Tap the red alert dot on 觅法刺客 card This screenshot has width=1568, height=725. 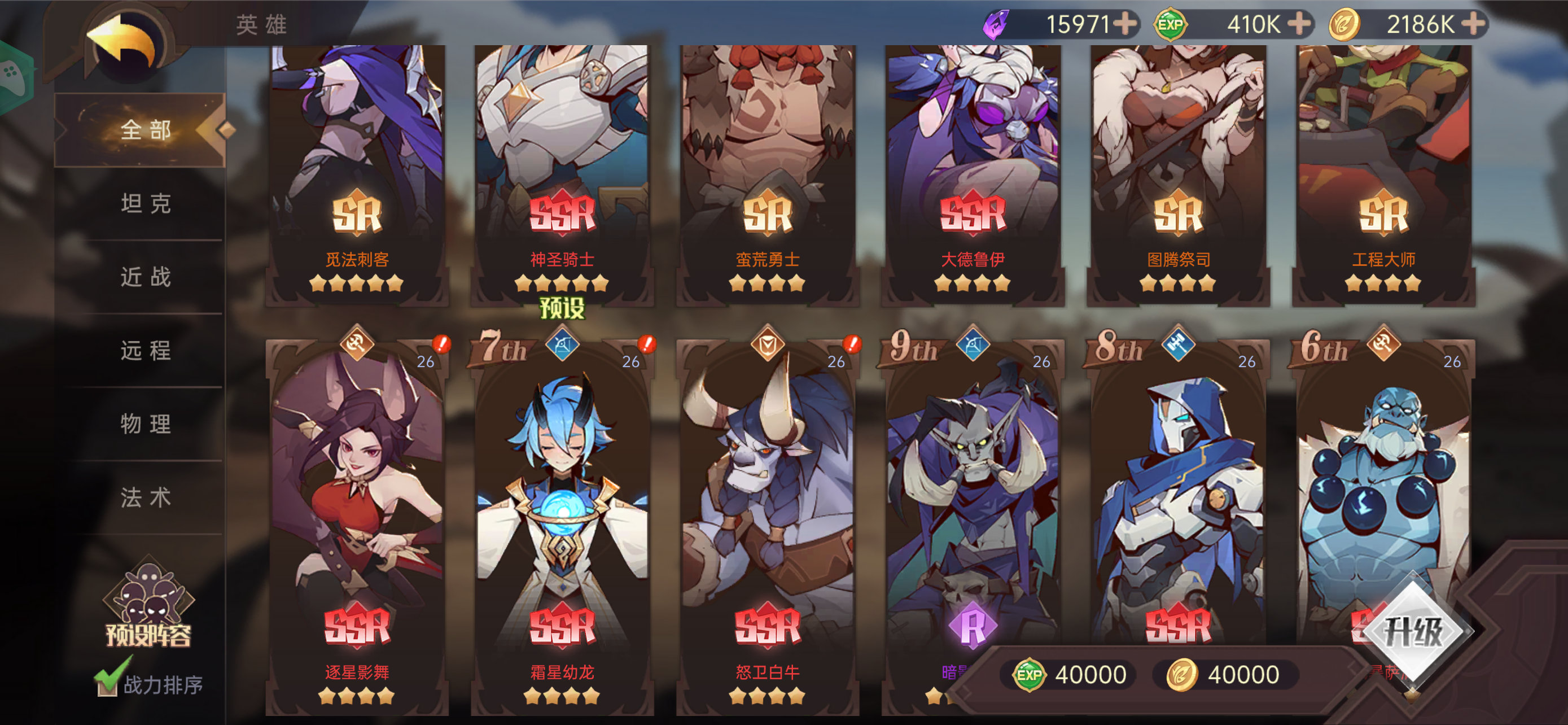point(442,344)
